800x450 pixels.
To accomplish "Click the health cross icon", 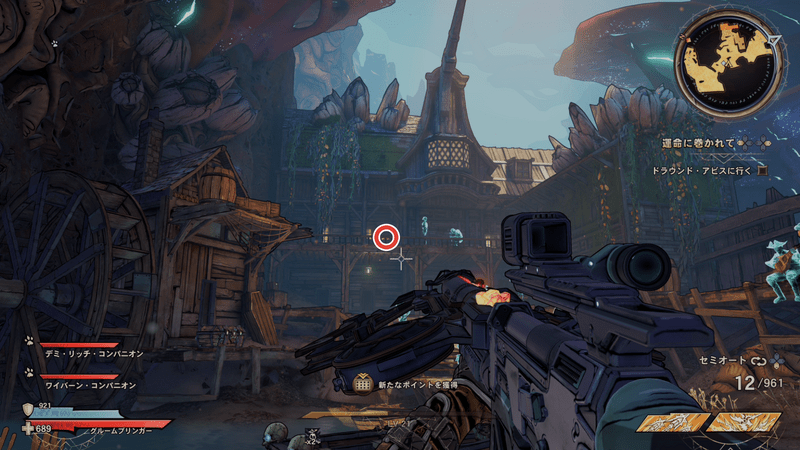I will coord(28,428).
